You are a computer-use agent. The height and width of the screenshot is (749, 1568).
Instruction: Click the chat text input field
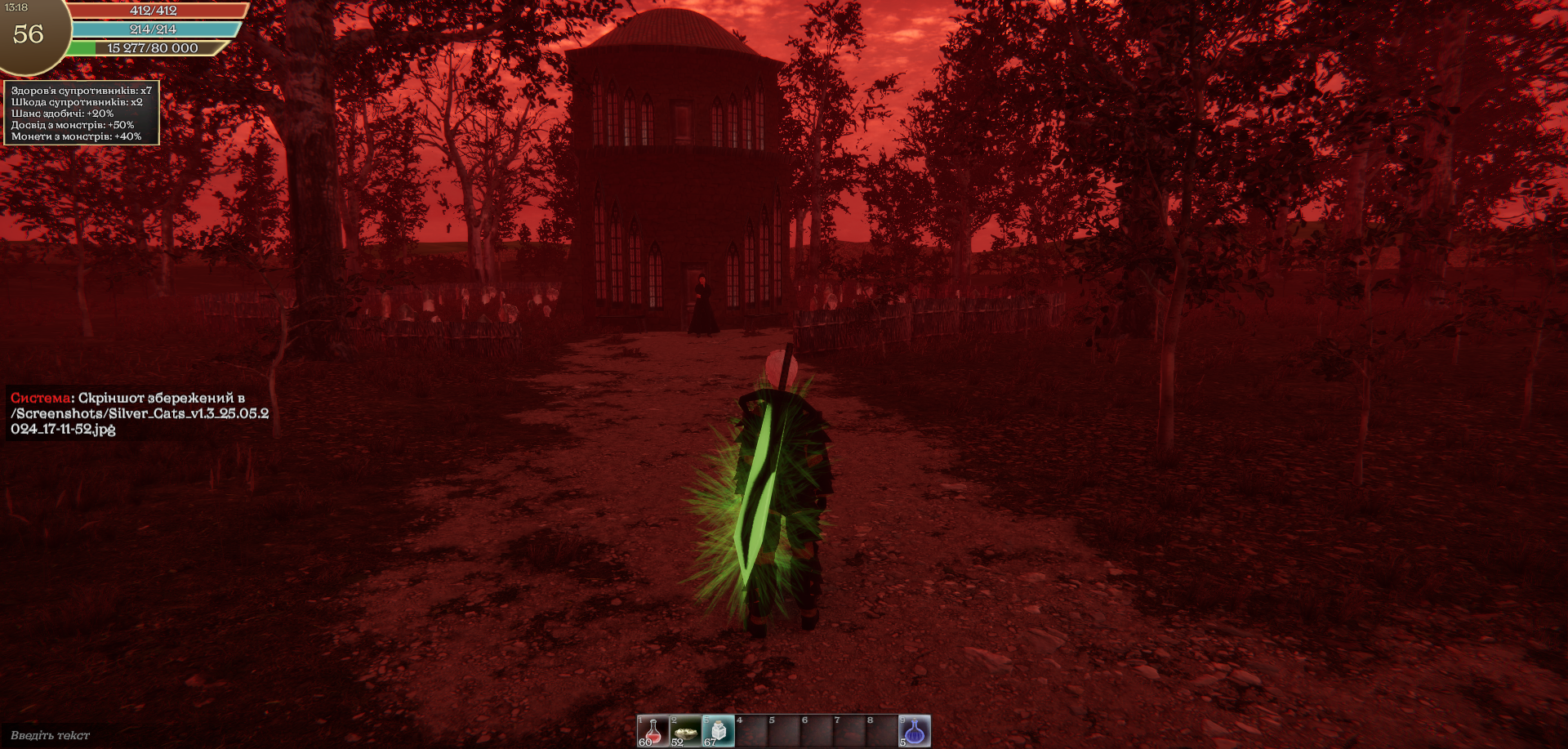pyautogui.click(x=51, y=735)
